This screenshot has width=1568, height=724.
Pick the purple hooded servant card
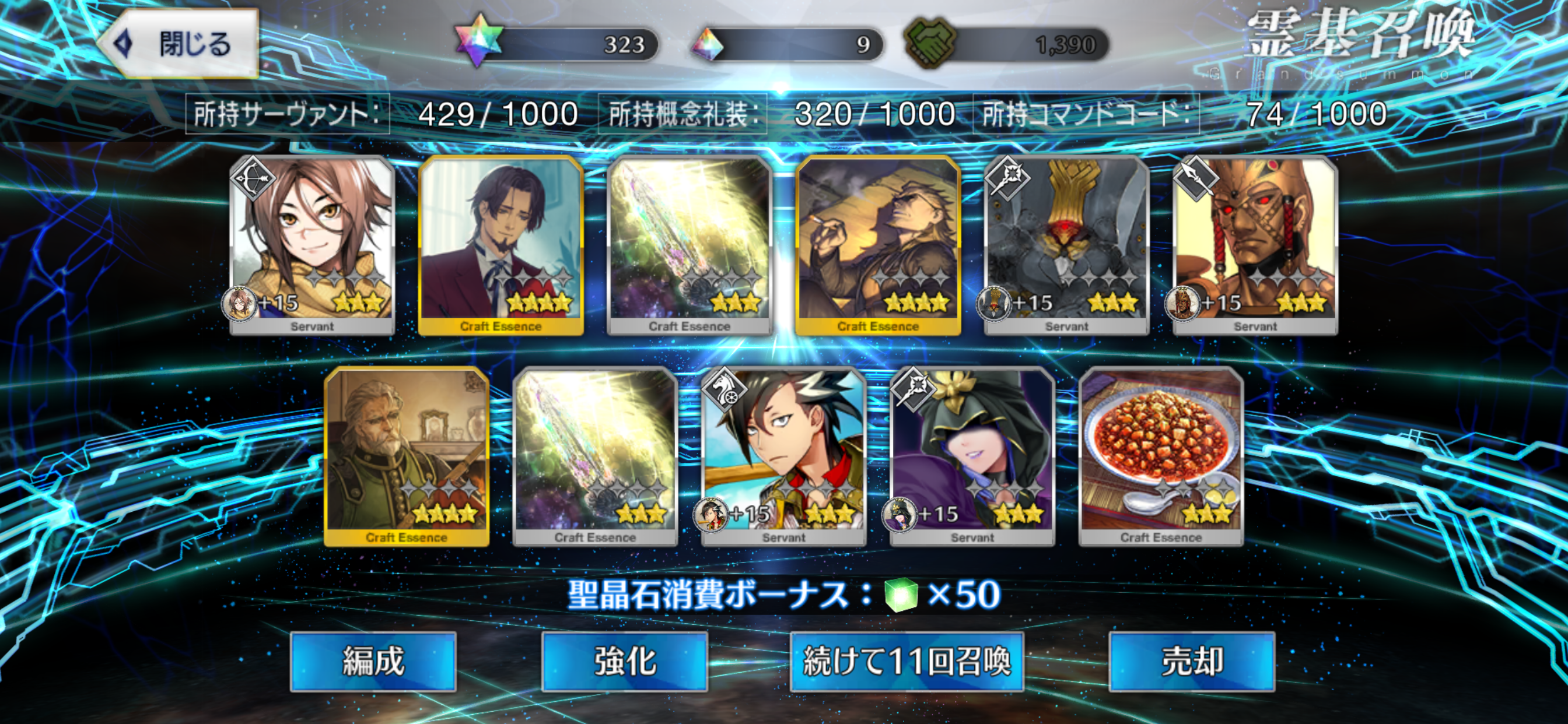point(972,455)
